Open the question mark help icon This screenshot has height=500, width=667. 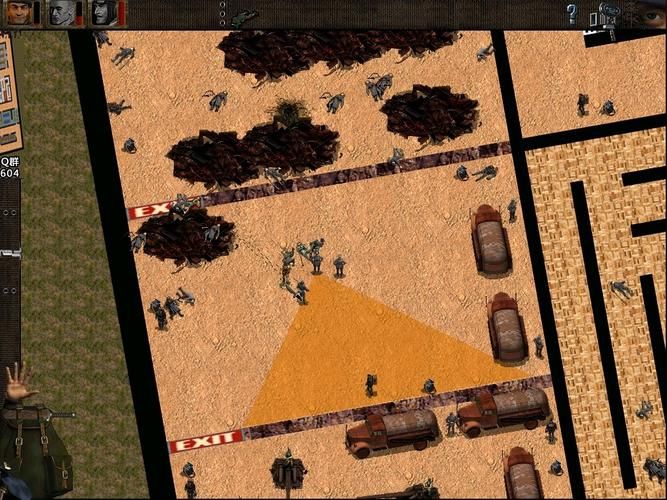[572, 14]
